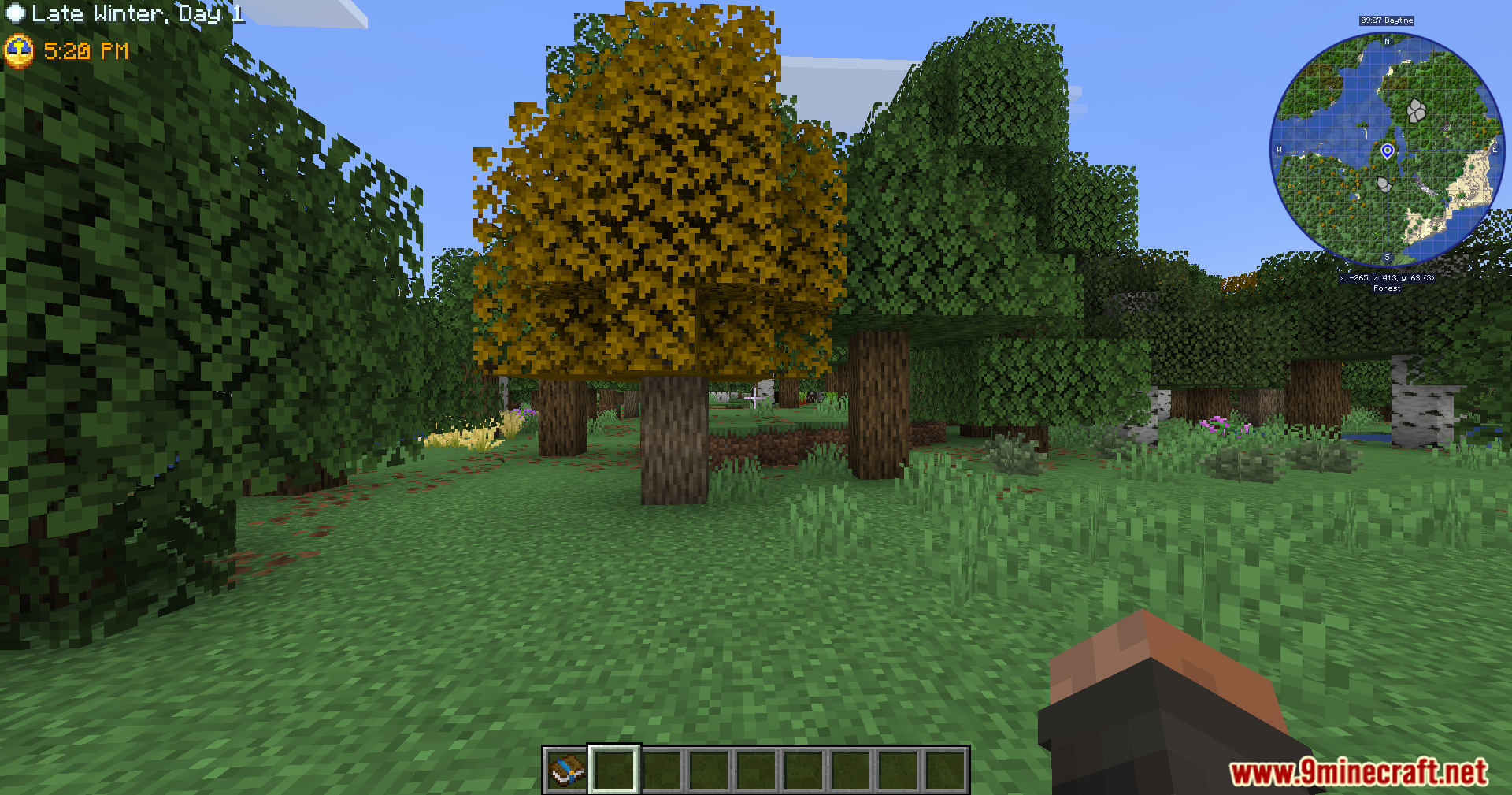The height and width of the screenshot is (795, 1512).
Task: Click the rock waypoint icon northeast on minimap
Action: pyautogui.click(x=1418, y=111)
